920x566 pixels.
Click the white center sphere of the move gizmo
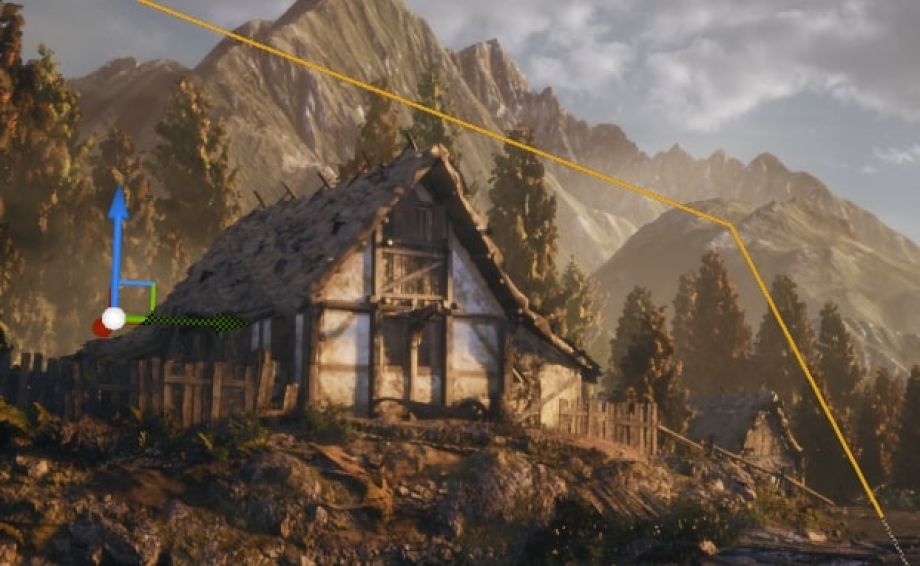[114, 318]
